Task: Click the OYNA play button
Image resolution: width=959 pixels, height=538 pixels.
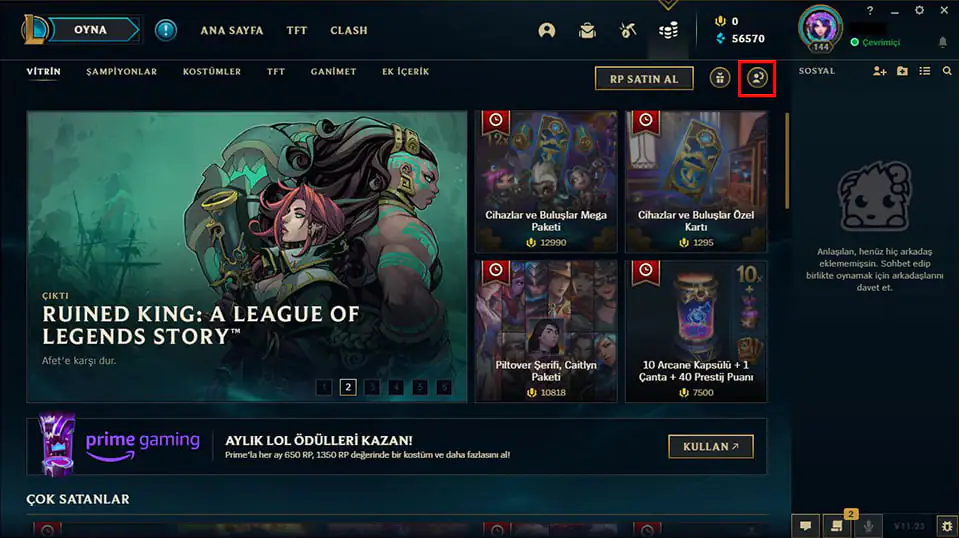Action: click(x=90, y=30)
